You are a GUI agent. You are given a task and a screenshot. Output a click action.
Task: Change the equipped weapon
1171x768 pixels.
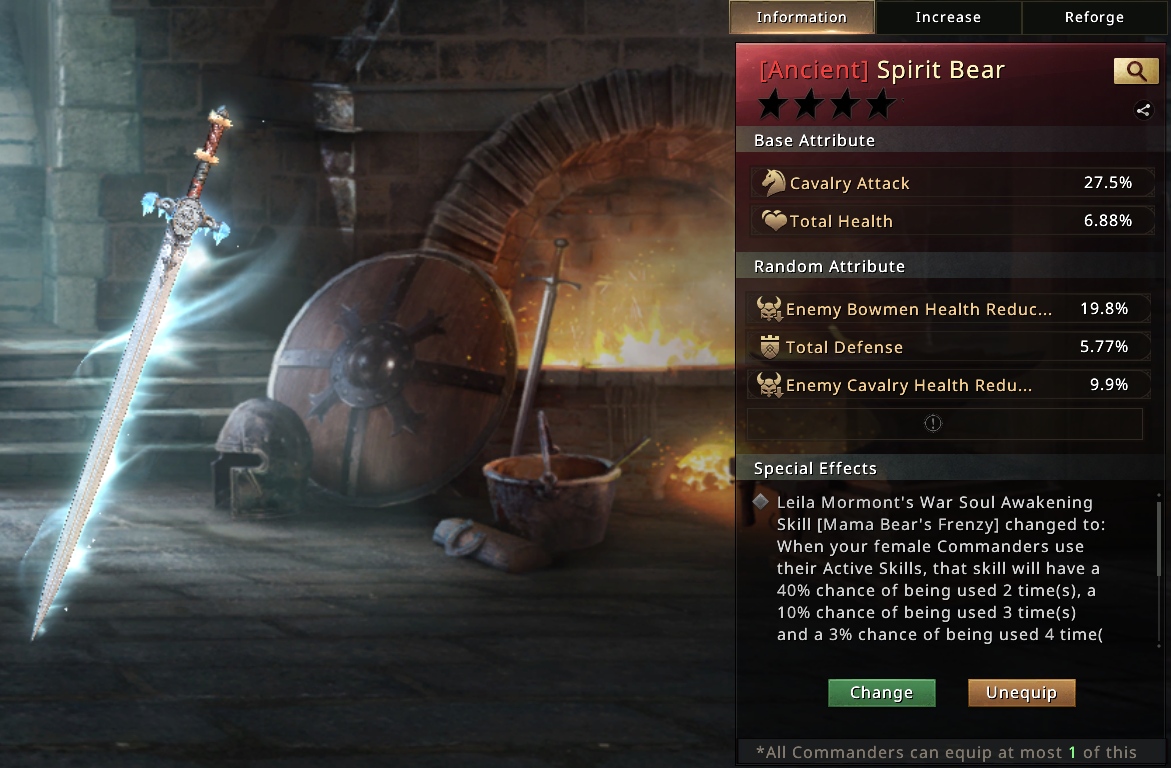point(881,693)
